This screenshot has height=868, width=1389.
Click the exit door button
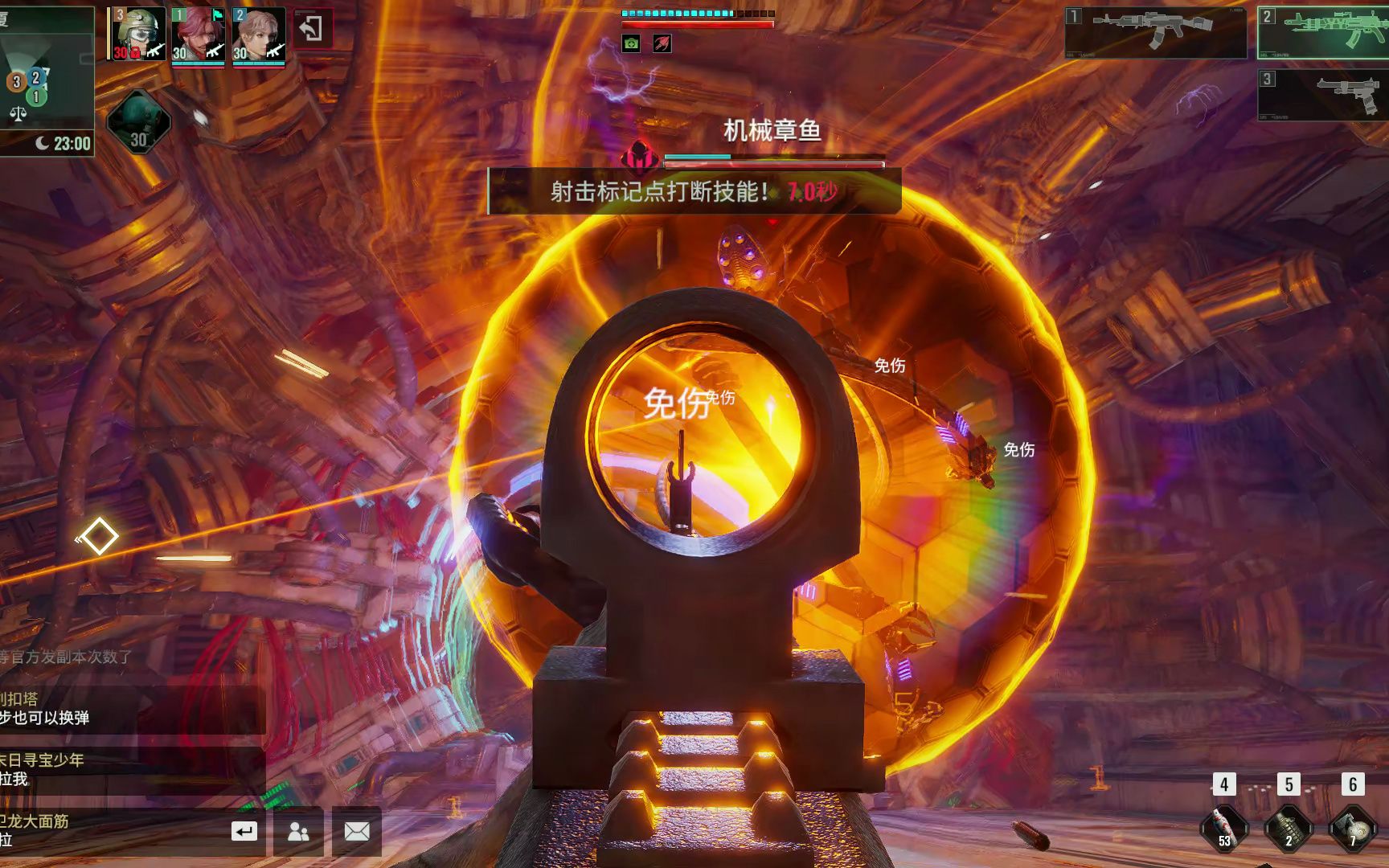312,30
